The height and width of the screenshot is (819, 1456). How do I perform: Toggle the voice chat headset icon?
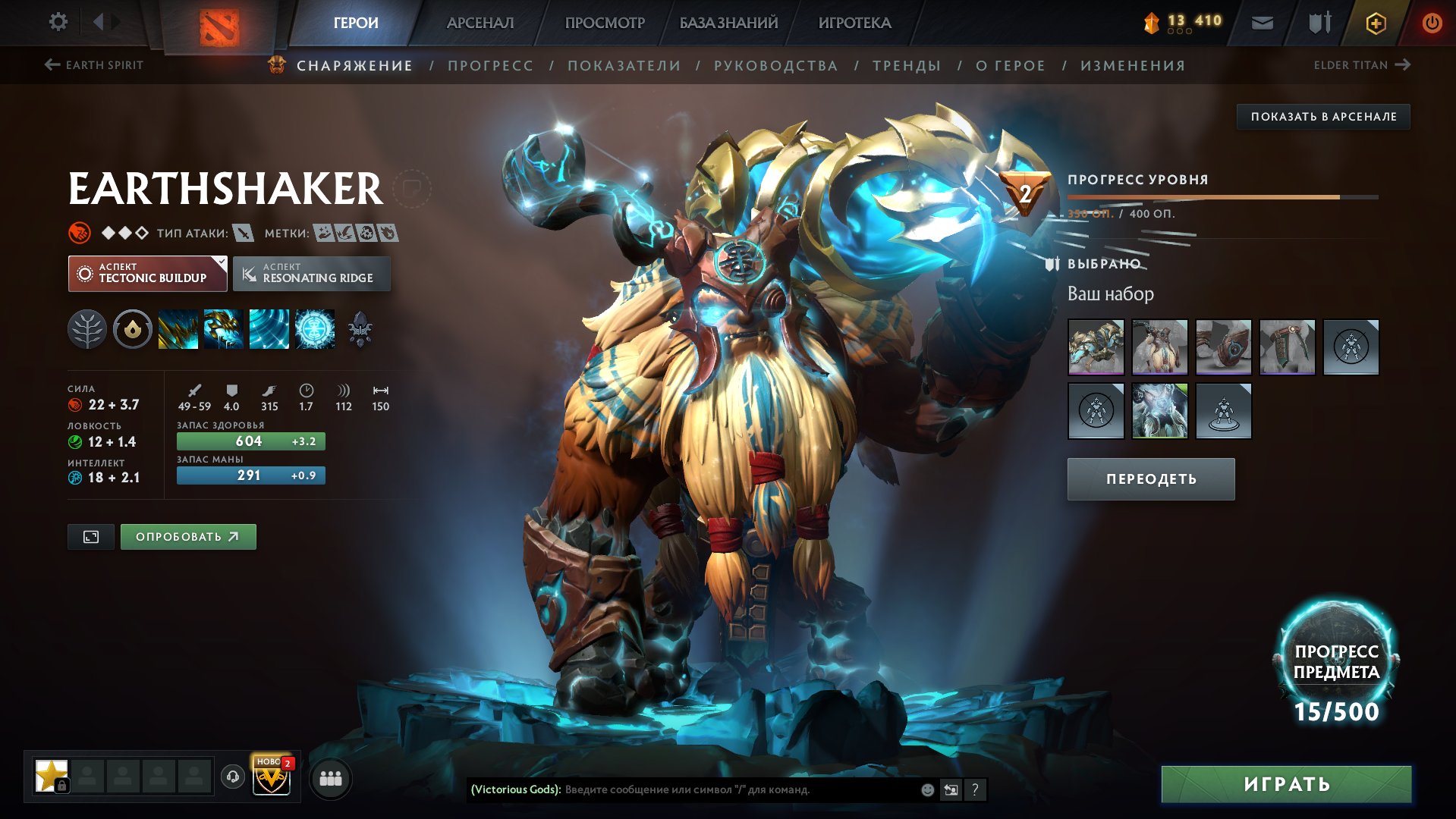(x=232, y=777)
